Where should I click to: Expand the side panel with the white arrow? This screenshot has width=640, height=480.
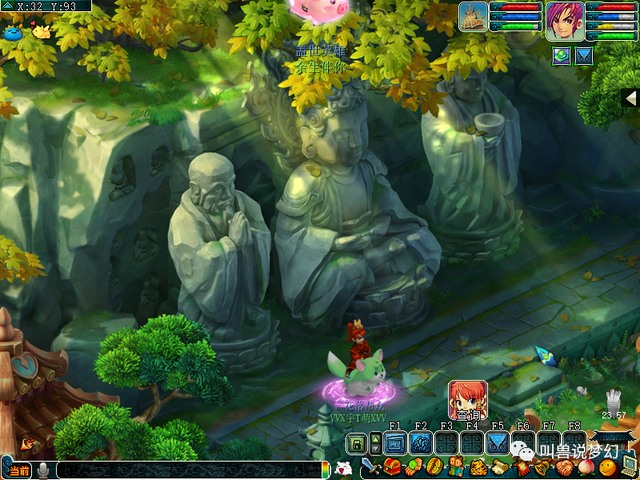tap(630, 98)
